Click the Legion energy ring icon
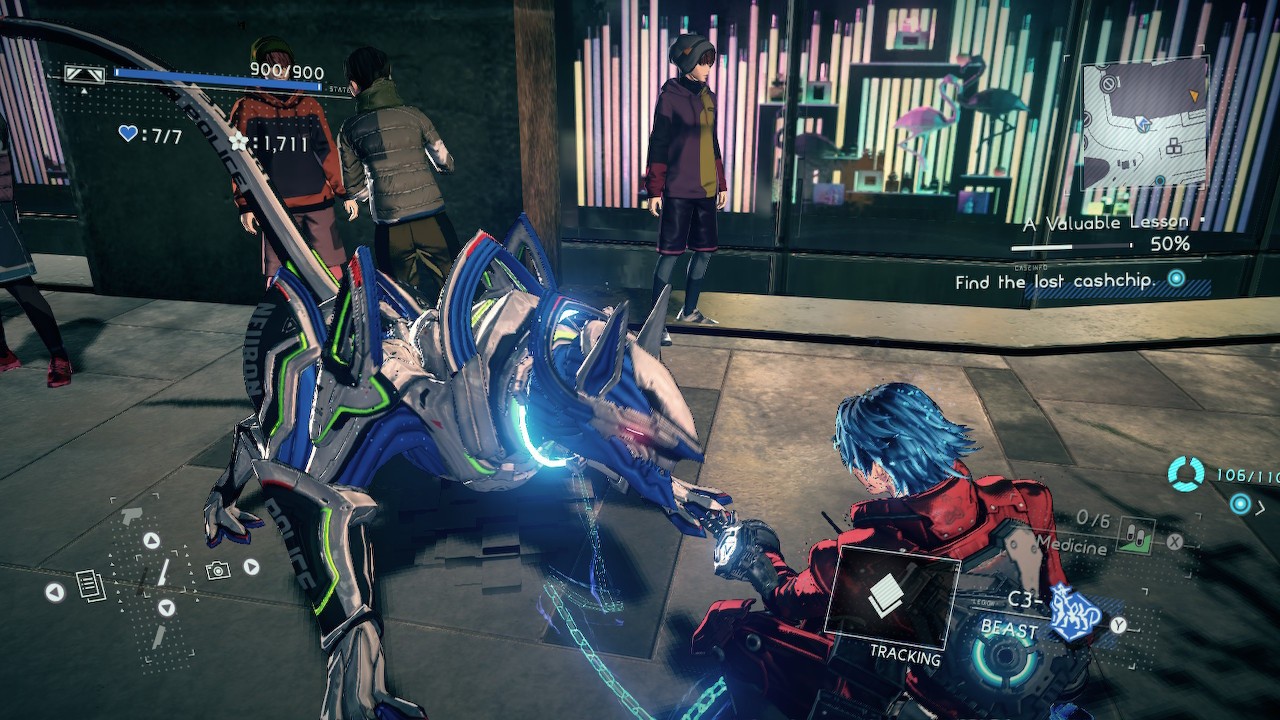 coord(1186,474)
